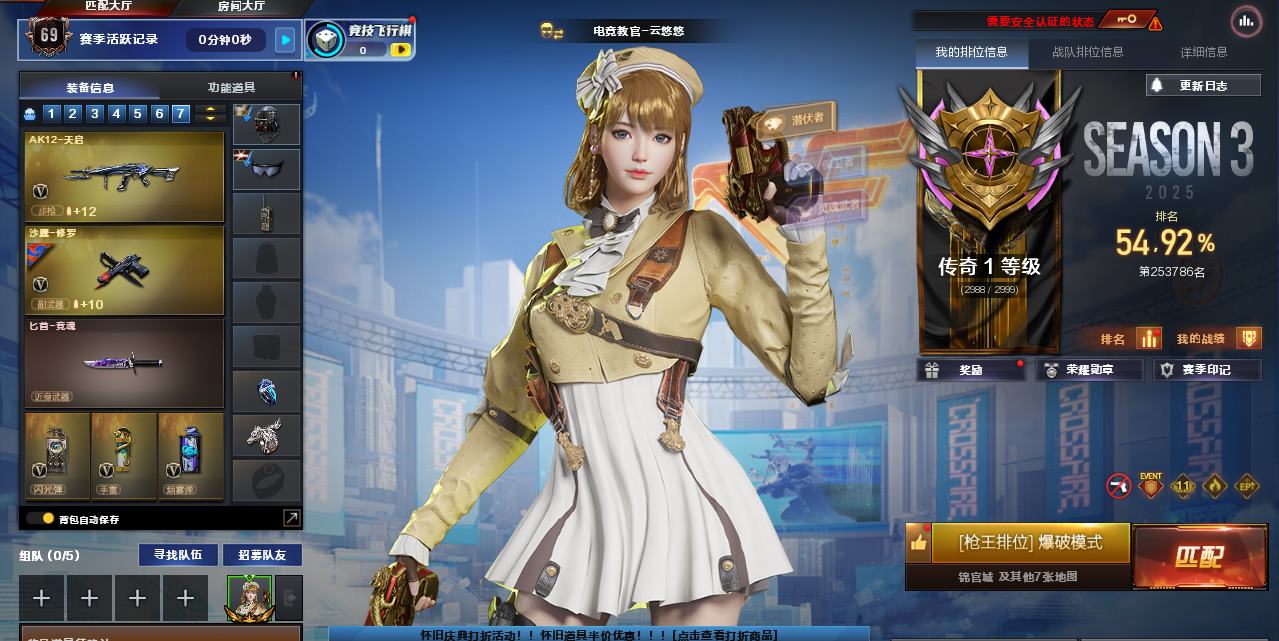The height and width of the screenshot is (641, 1279).
Task: Select the 闪光弹 flashbang slot
Action: (57, 456)
